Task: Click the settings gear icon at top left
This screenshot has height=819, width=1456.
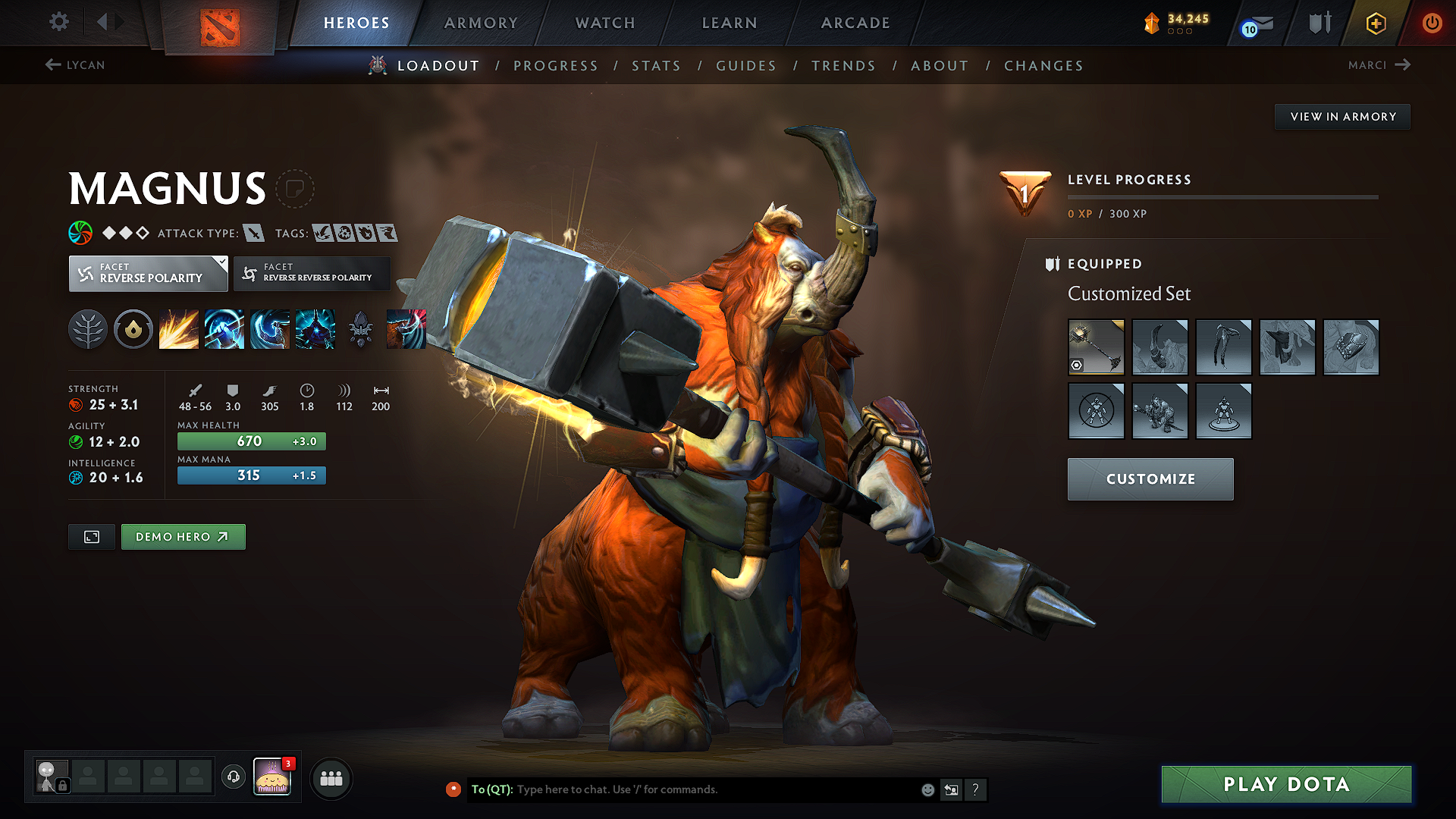Action: [58, 22]
